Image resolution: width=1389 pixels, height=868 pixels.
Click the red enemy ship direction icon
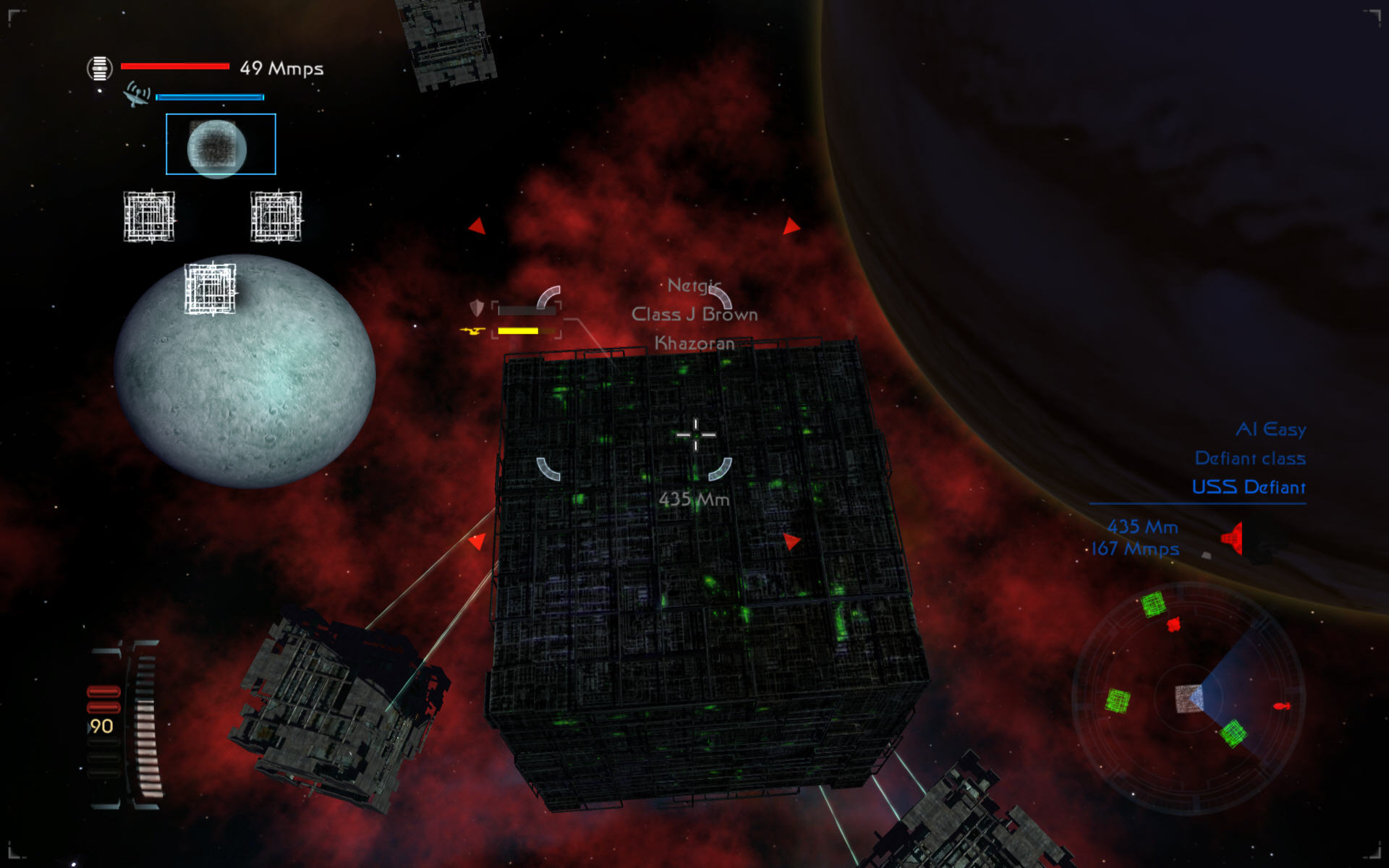pyautogui.click(x=1233, y=538)
